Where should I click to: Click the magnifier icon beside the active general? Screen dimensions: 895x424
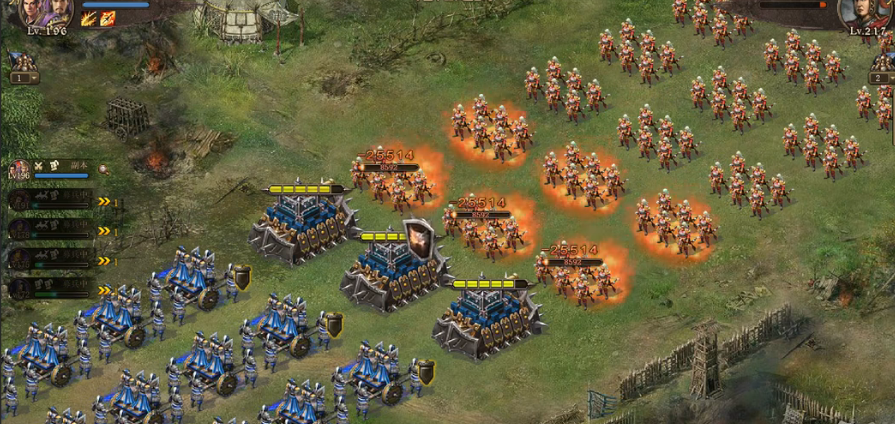click(x=103, y=170)
